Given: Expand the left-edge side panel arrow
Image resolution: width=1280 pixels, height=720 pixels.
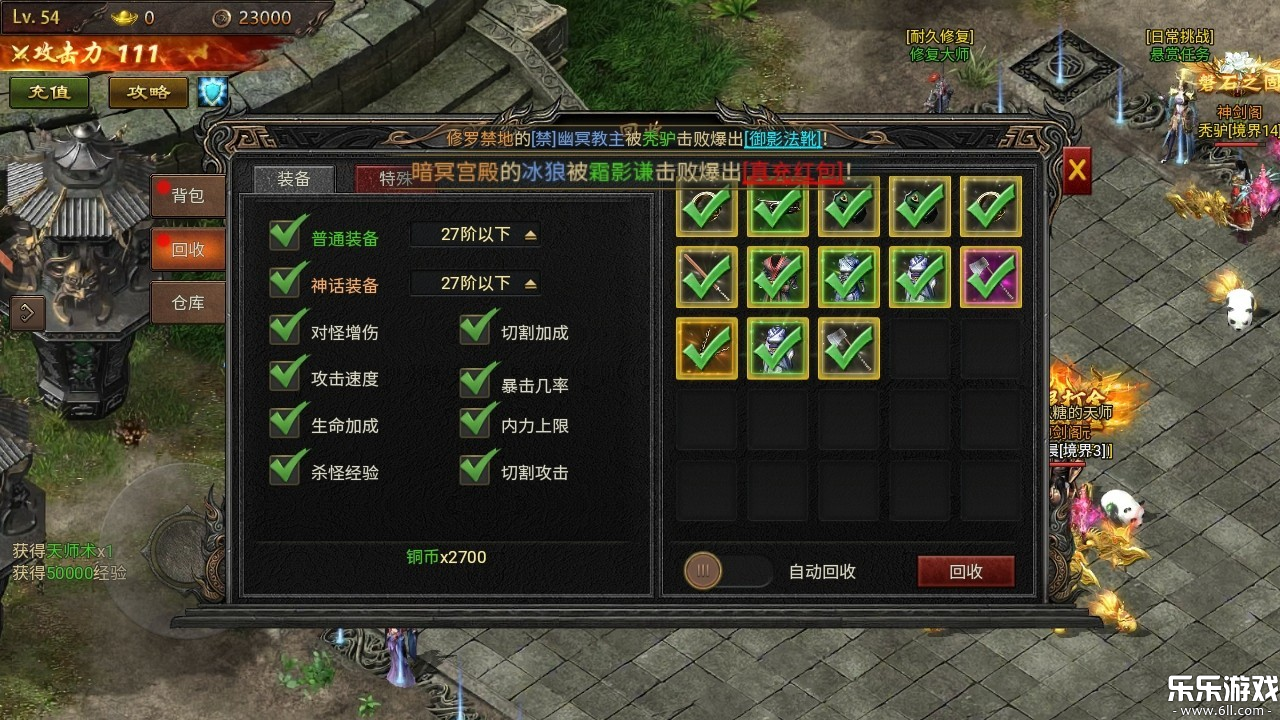Looking at the screenshot, I should [x=27, y=313].
